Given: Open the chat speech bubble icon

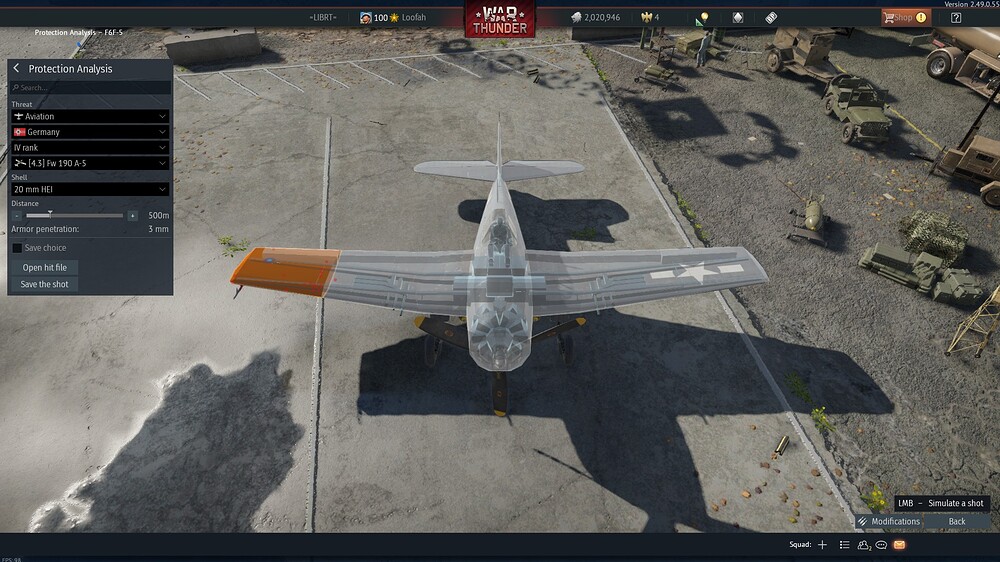Looking at the screenshot, I should [881, 545].
